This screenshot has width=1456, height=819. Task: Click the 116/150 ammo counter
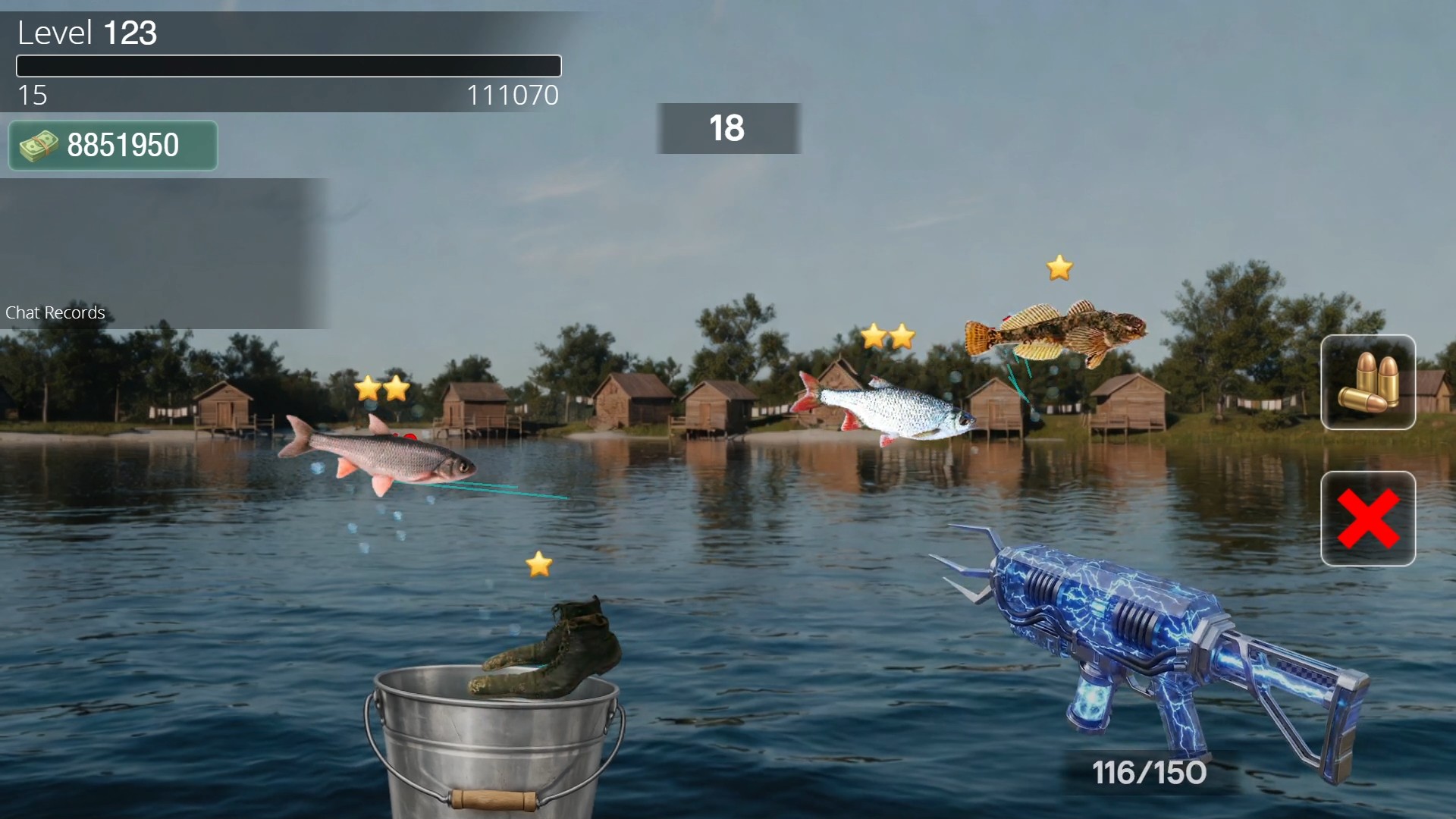click(x=1148, y=774)
